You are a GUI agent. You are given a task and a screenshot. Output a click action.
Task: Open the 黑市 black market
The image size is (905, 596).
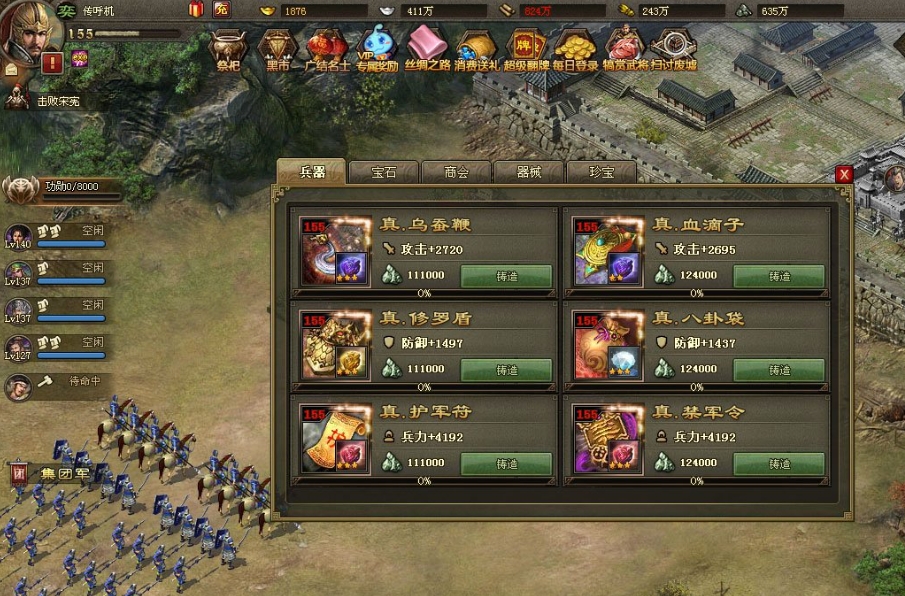pyautogui.click(x=278, y=50)
